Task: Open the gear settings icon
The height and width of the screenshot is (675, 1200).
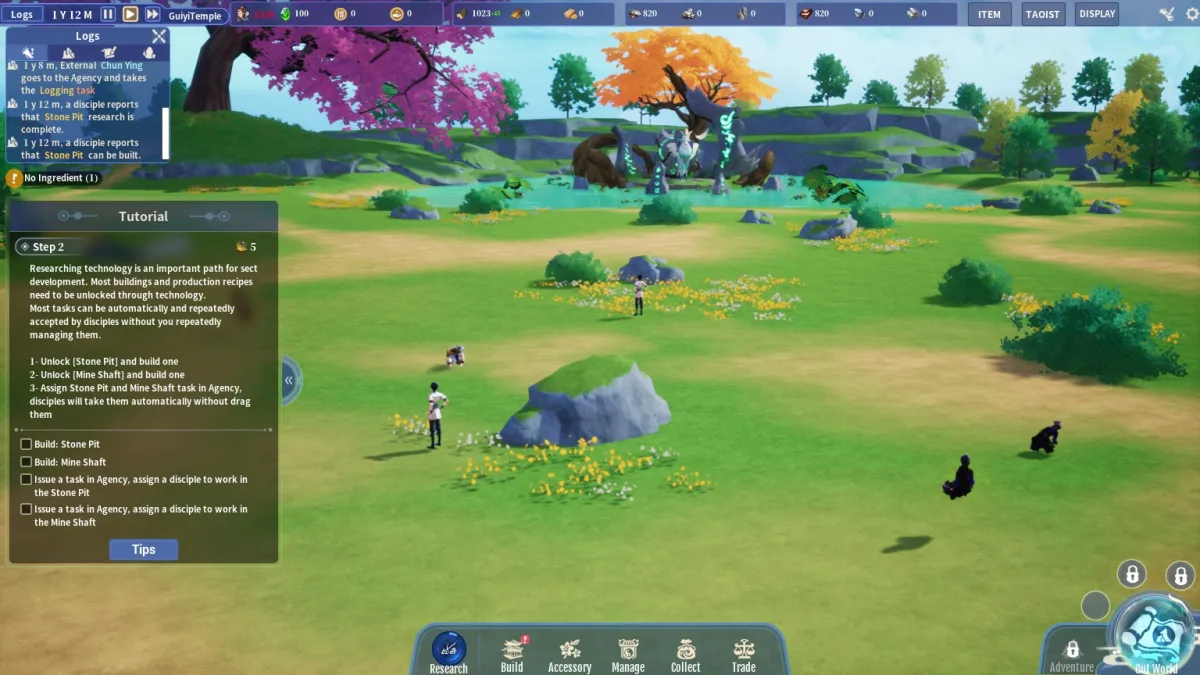Action: pos(1189,14)
